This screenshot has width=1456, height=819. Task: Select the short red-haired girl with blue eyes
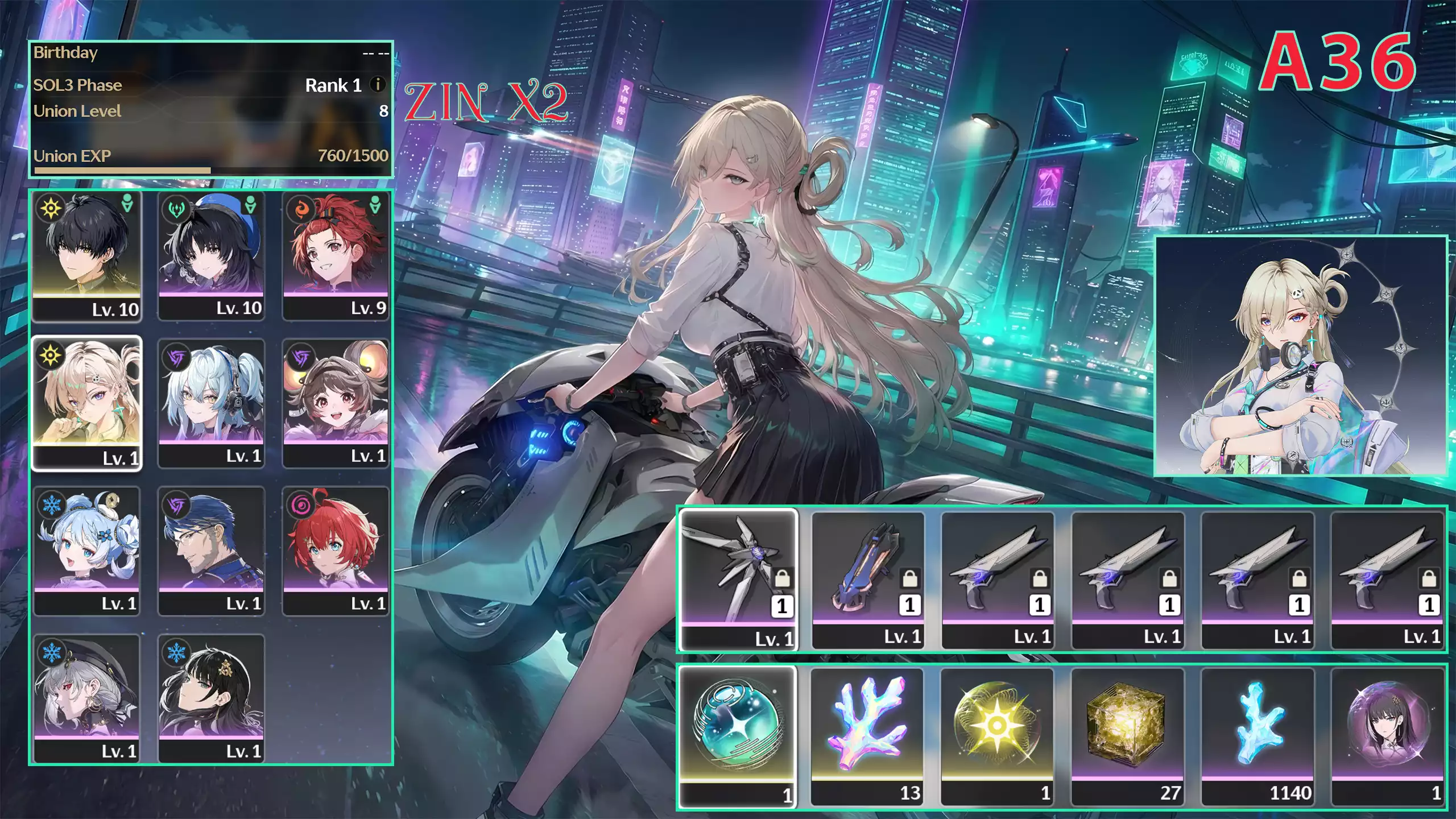pos(336,551)
